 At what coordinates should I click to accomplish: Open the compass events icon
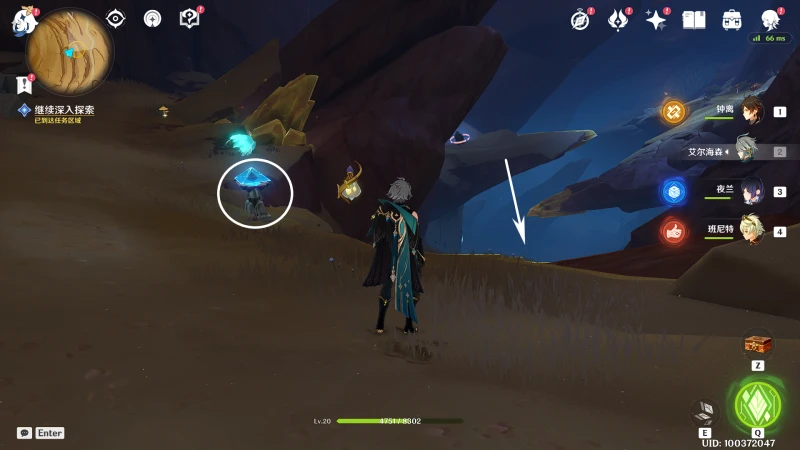(x=581, y=19)
